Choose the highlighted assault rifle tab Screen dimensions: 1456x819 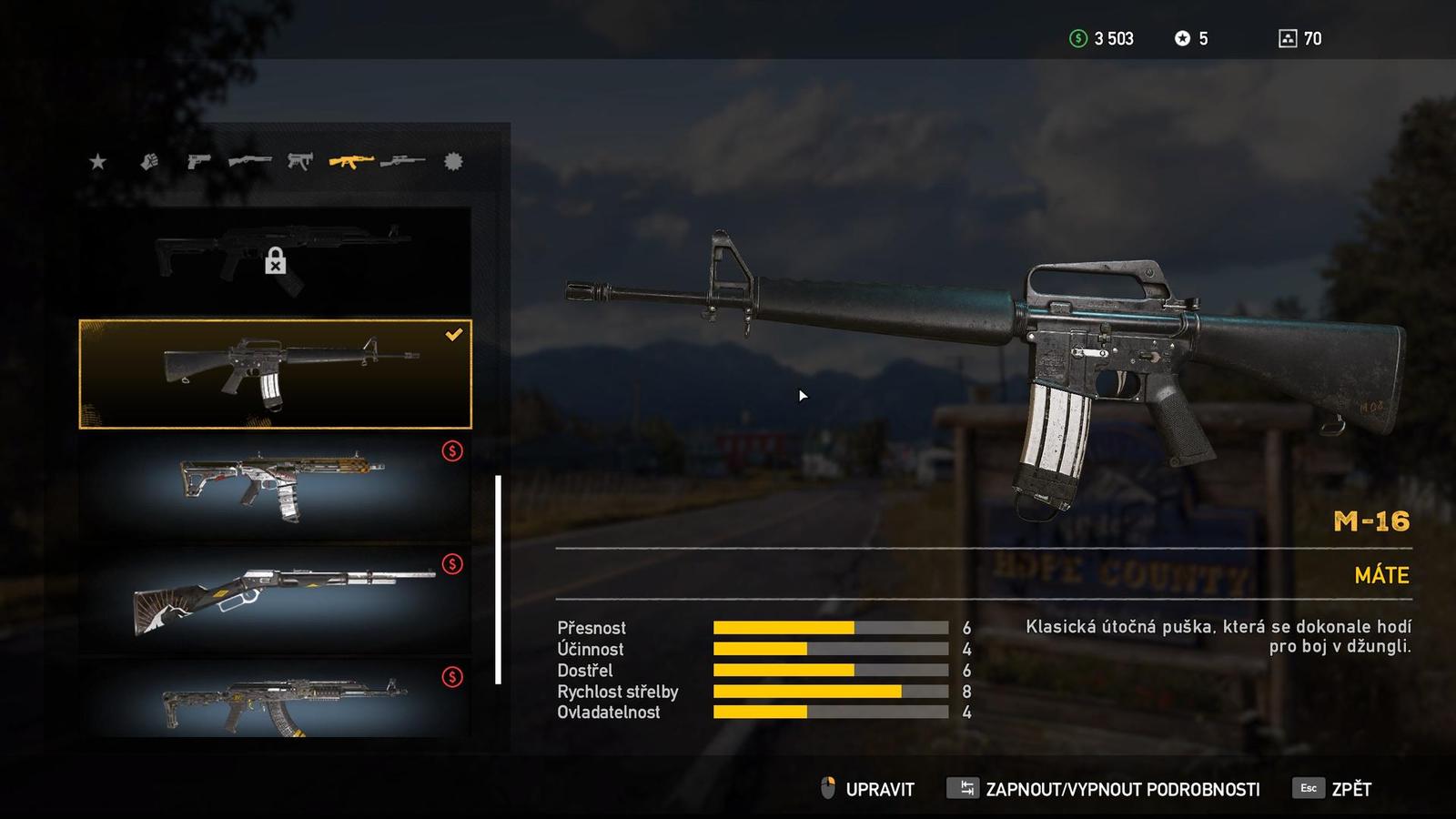point(351,162)
